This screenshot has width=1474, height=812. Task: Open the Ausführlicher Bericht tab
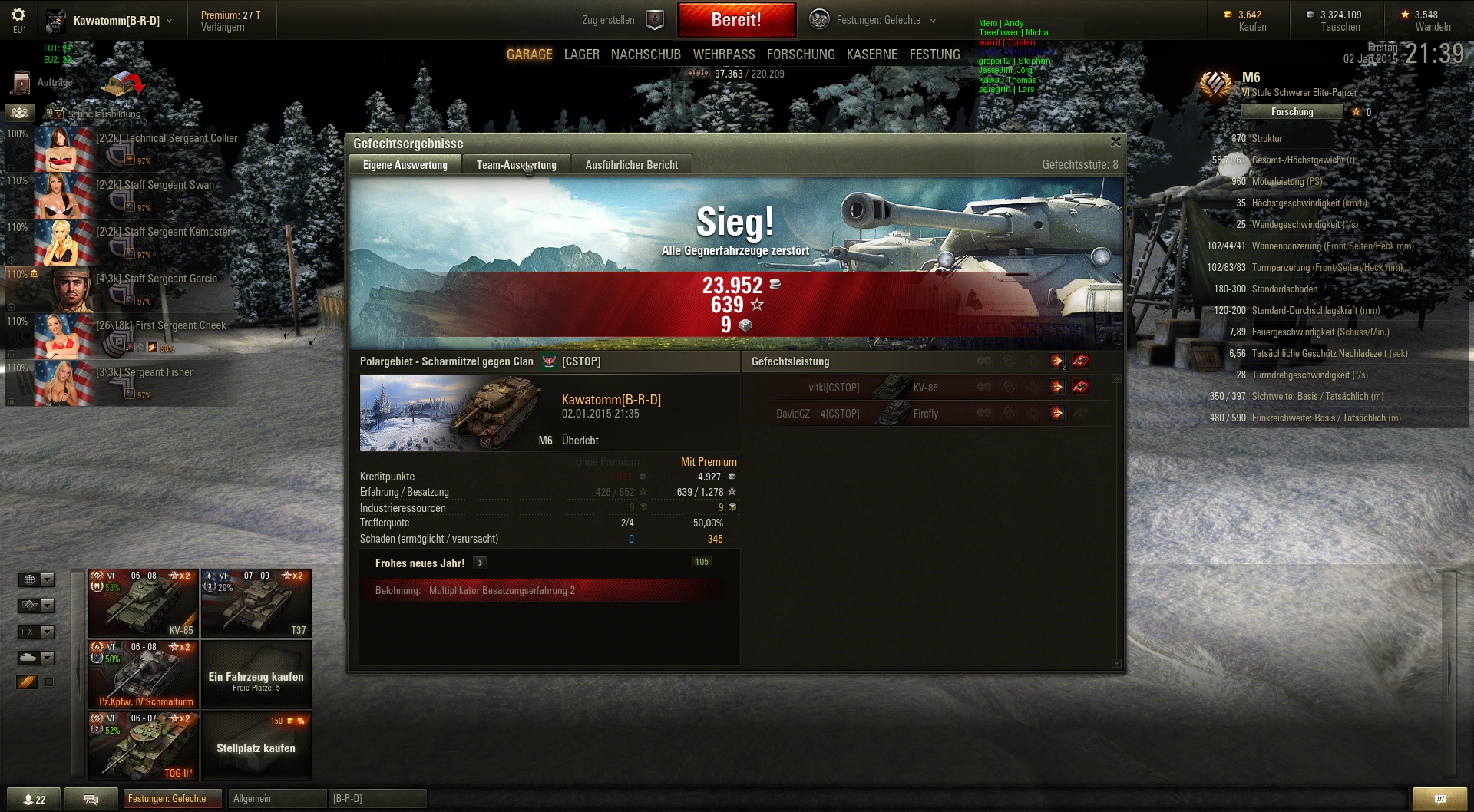point(631,165)
